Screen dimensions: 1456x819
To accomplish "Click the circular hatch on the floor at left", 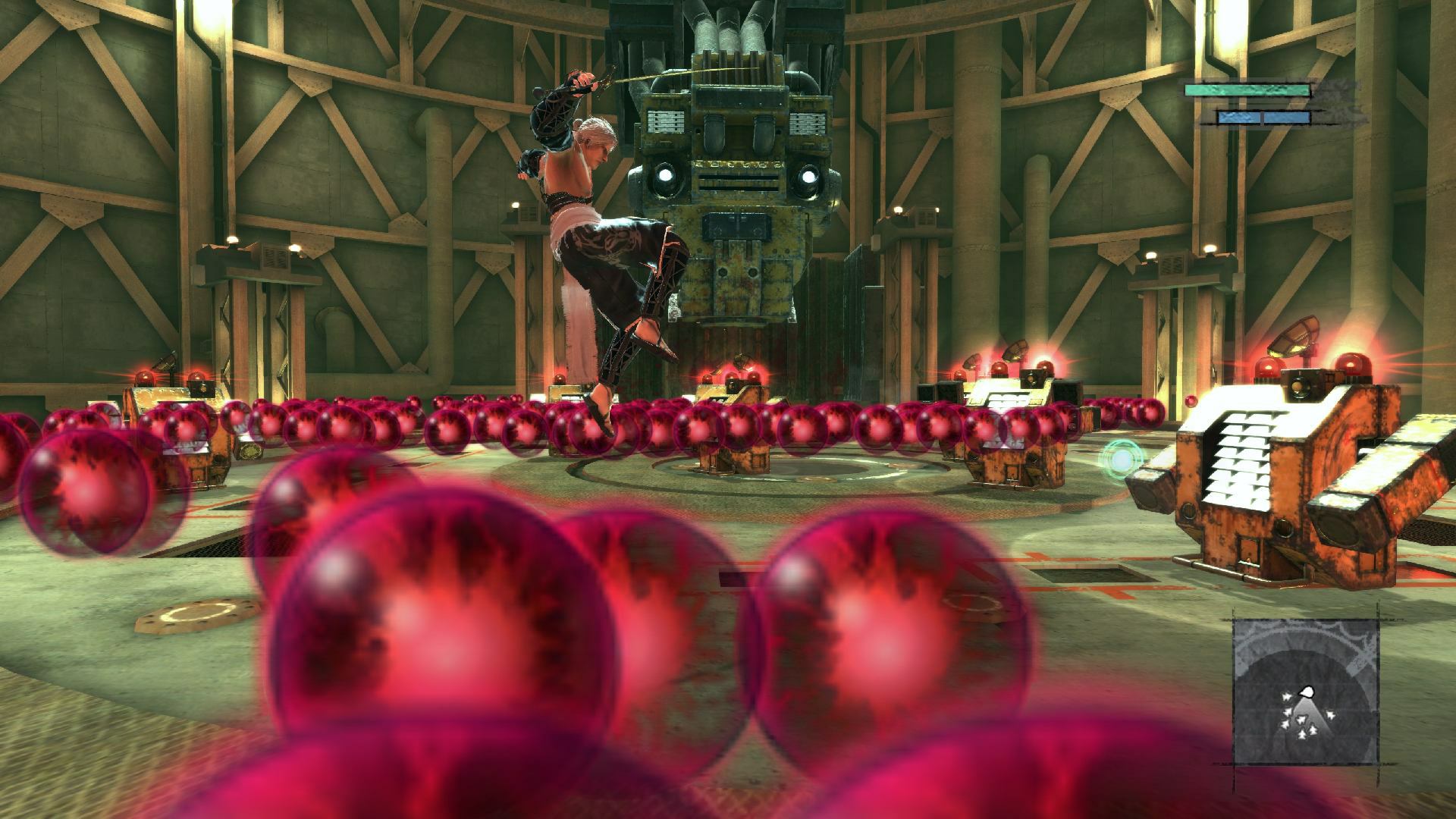I will (199, 616).
